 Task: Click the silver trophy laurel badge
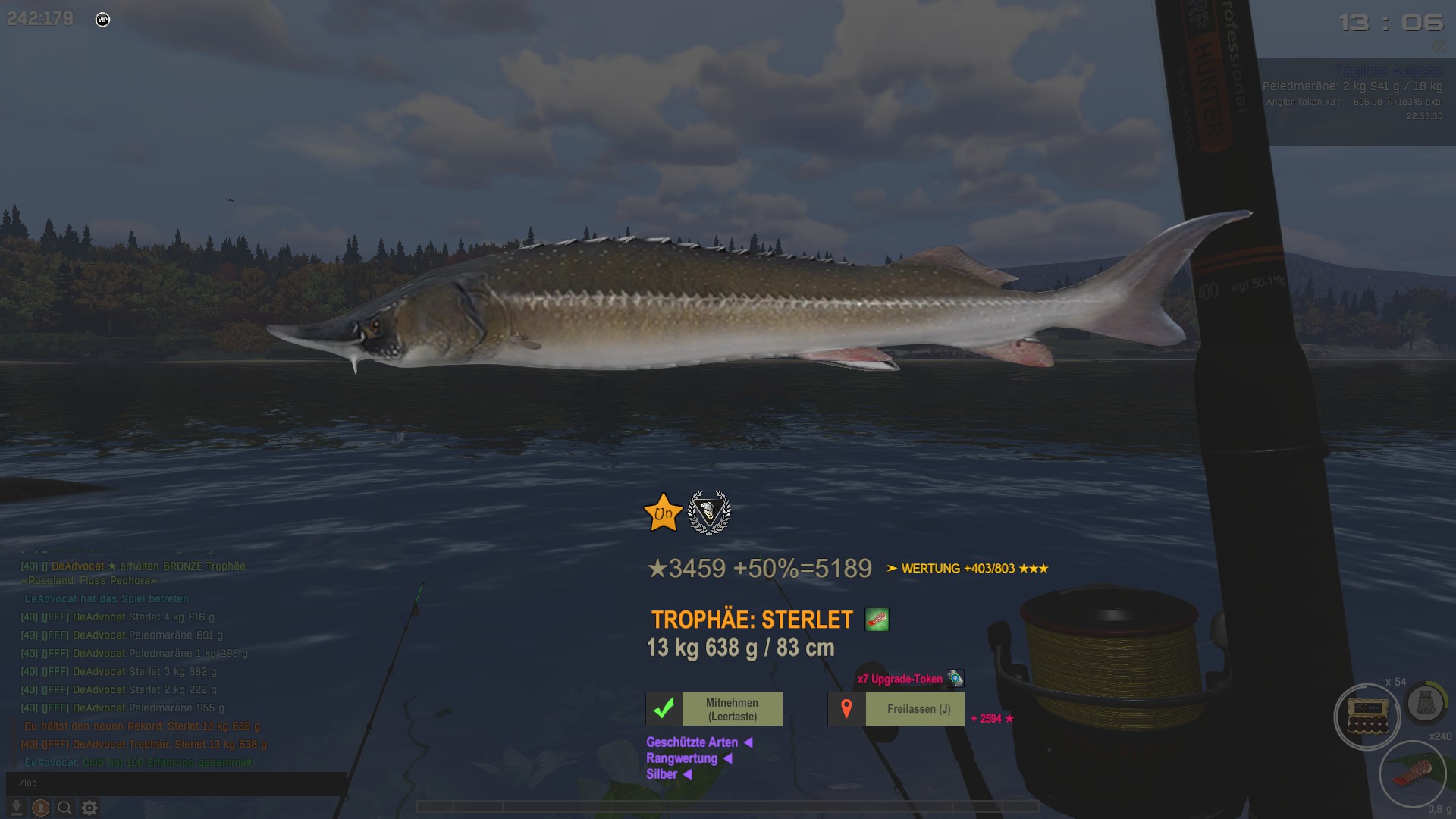point(708,513)
